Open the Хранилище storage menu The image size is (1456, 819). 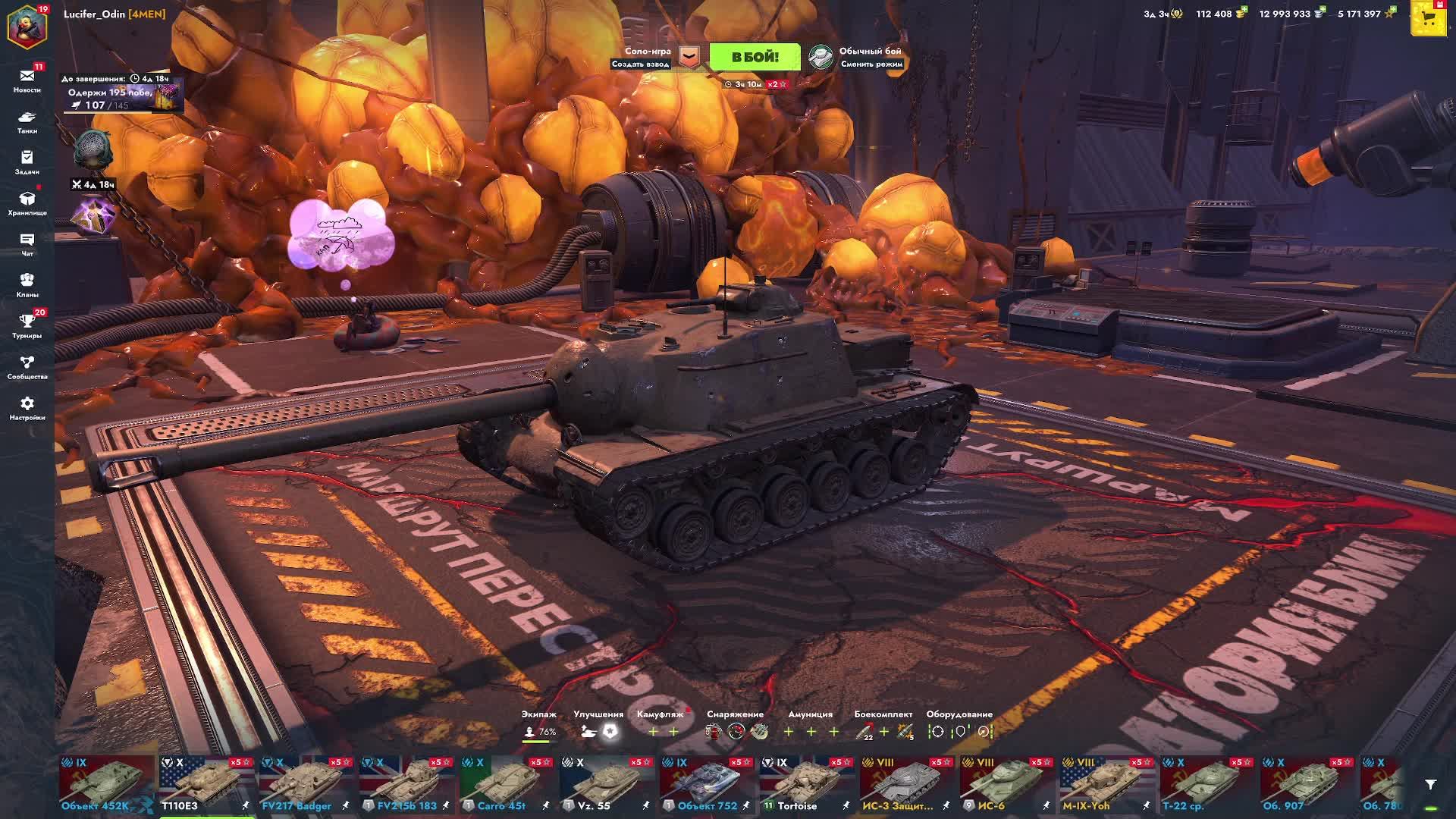27,202
